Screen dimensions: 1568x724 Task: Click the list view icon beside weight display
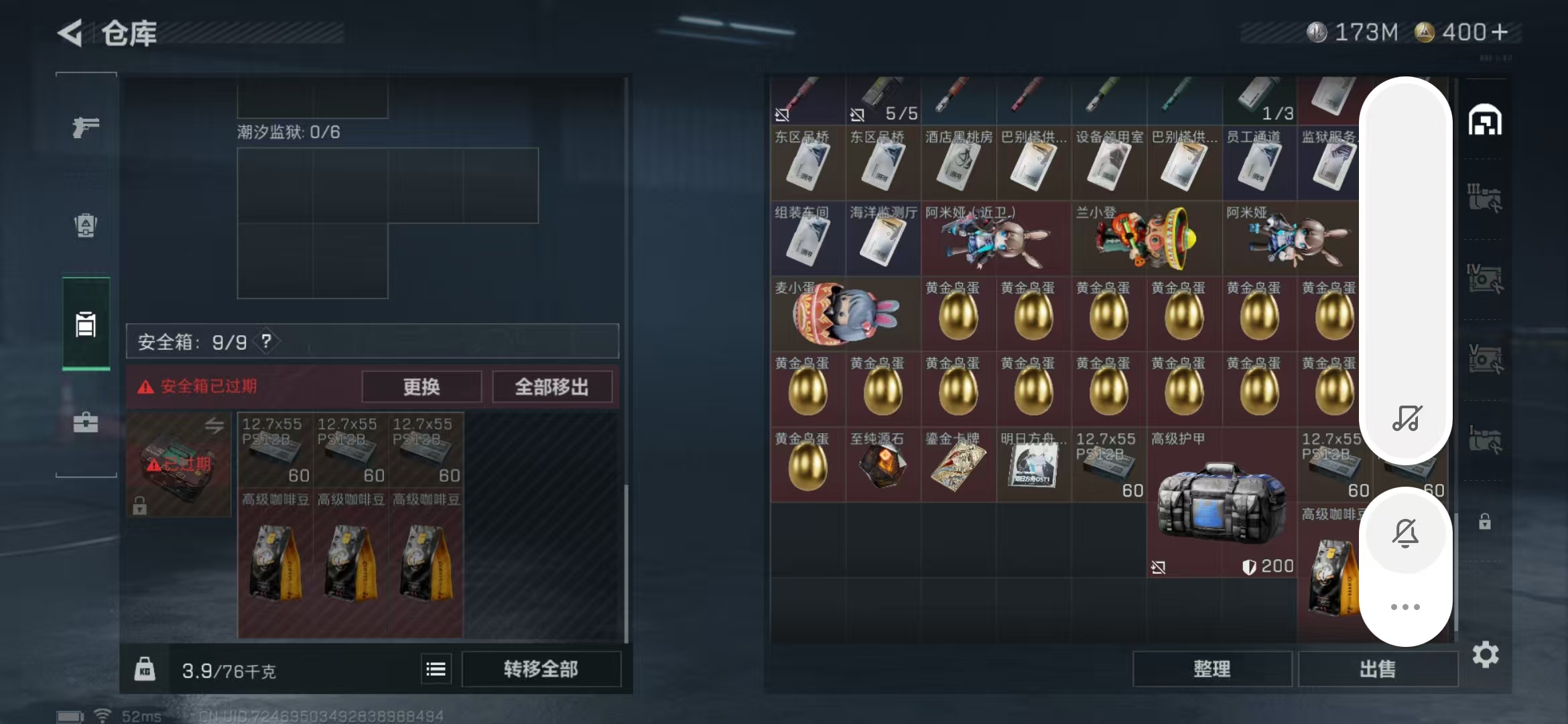(x=436, y=668)
